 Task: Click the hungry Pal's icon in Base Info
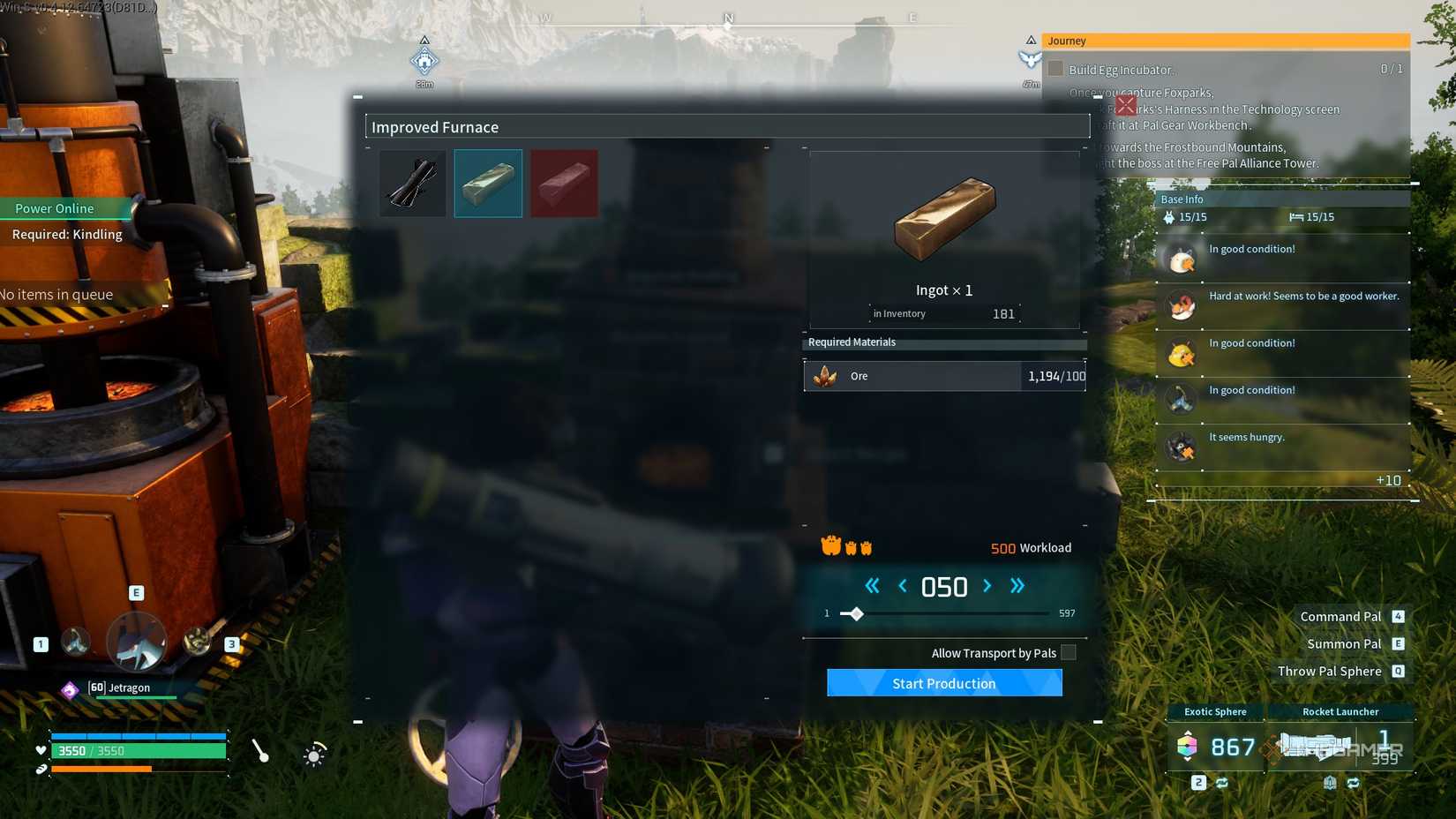point(1182,447)
